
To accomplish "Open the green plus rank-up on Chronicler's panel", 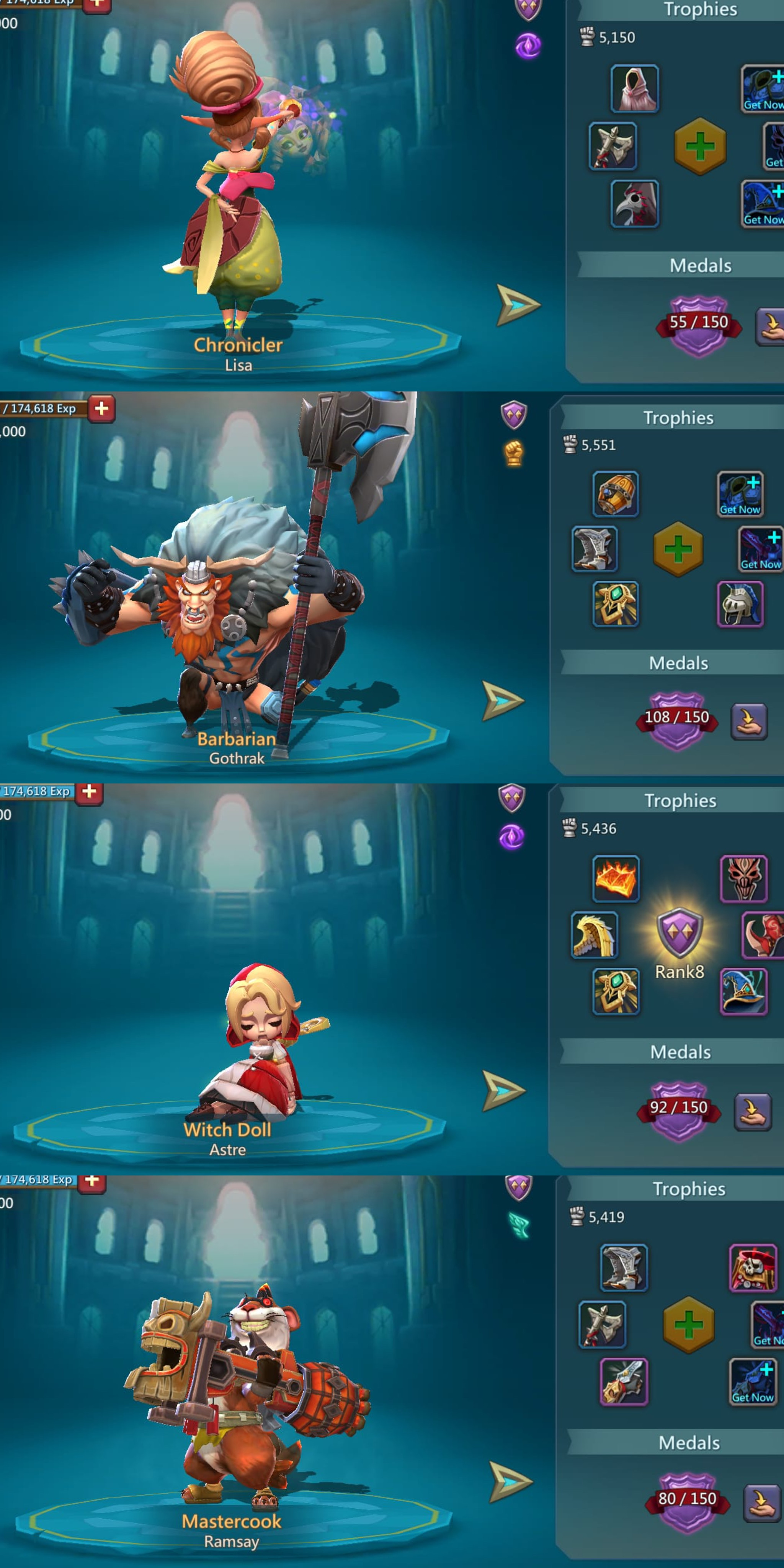I will click(700, 146).
